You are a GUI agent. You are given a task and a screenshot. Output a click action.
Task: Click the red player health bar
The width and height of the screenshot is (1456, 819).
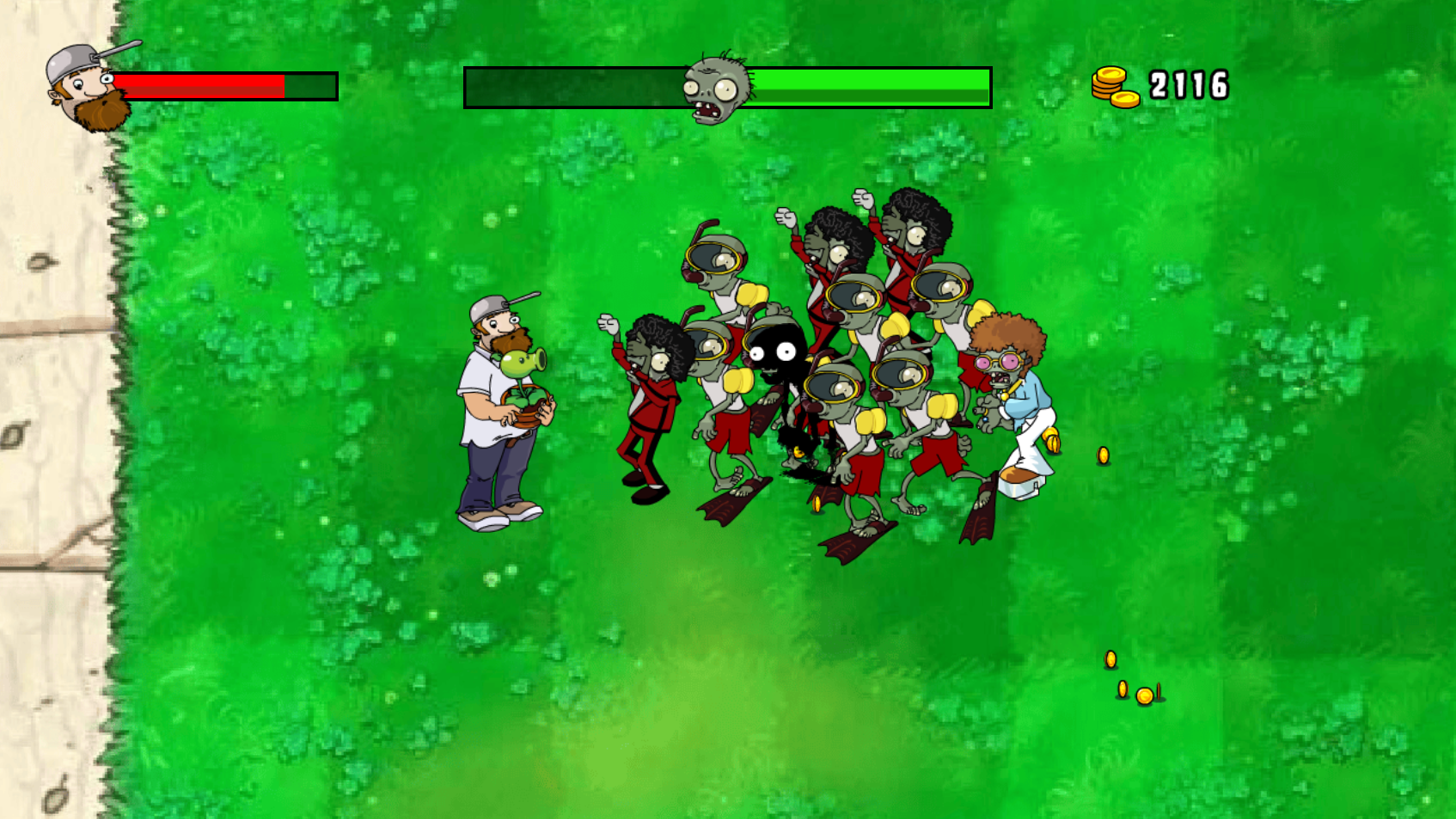pyautogui.click(x=202, y=86)
